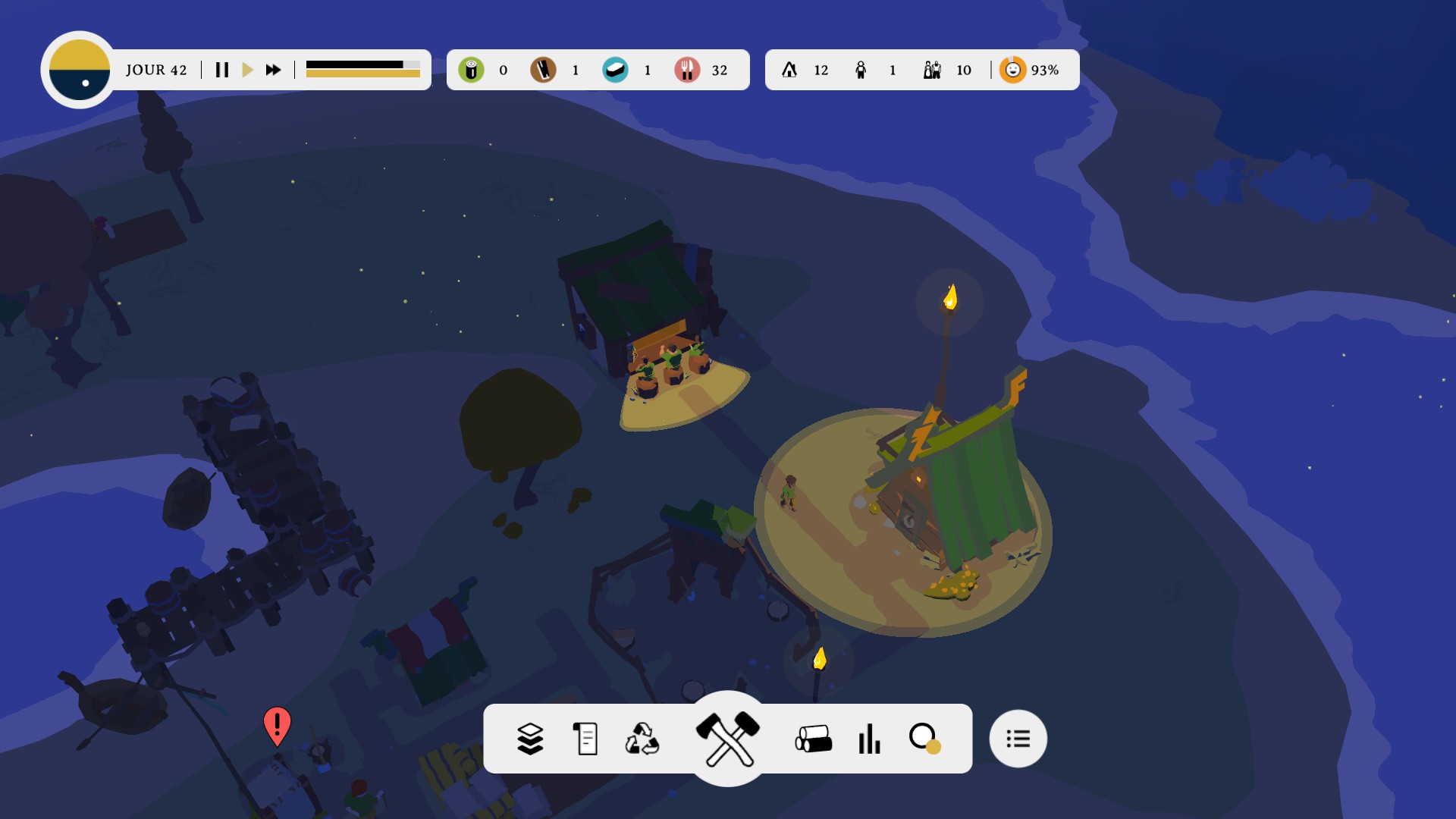Select the happiness face icon
This screenshot has width=1456, height=819.
tap(1012, 70)
